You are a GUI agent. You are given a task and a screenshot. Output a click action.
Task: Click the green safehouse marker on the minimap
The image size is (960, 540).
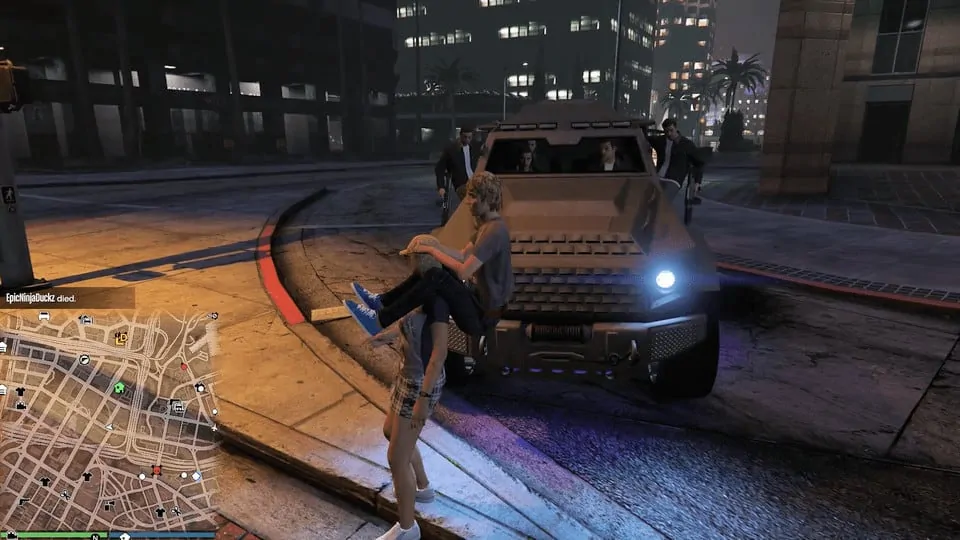[119, 387]
